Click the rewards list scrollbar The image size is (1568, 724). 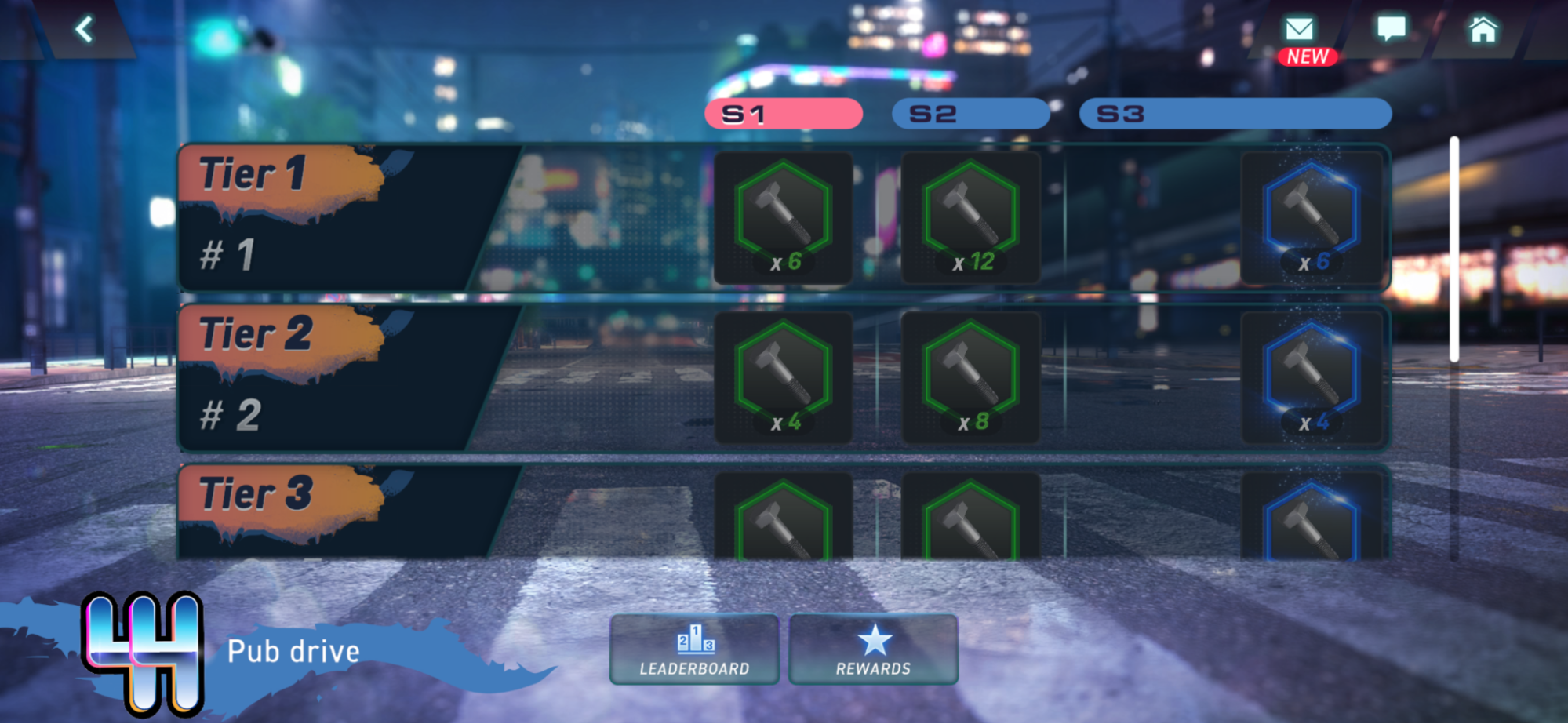(1453, 251)
